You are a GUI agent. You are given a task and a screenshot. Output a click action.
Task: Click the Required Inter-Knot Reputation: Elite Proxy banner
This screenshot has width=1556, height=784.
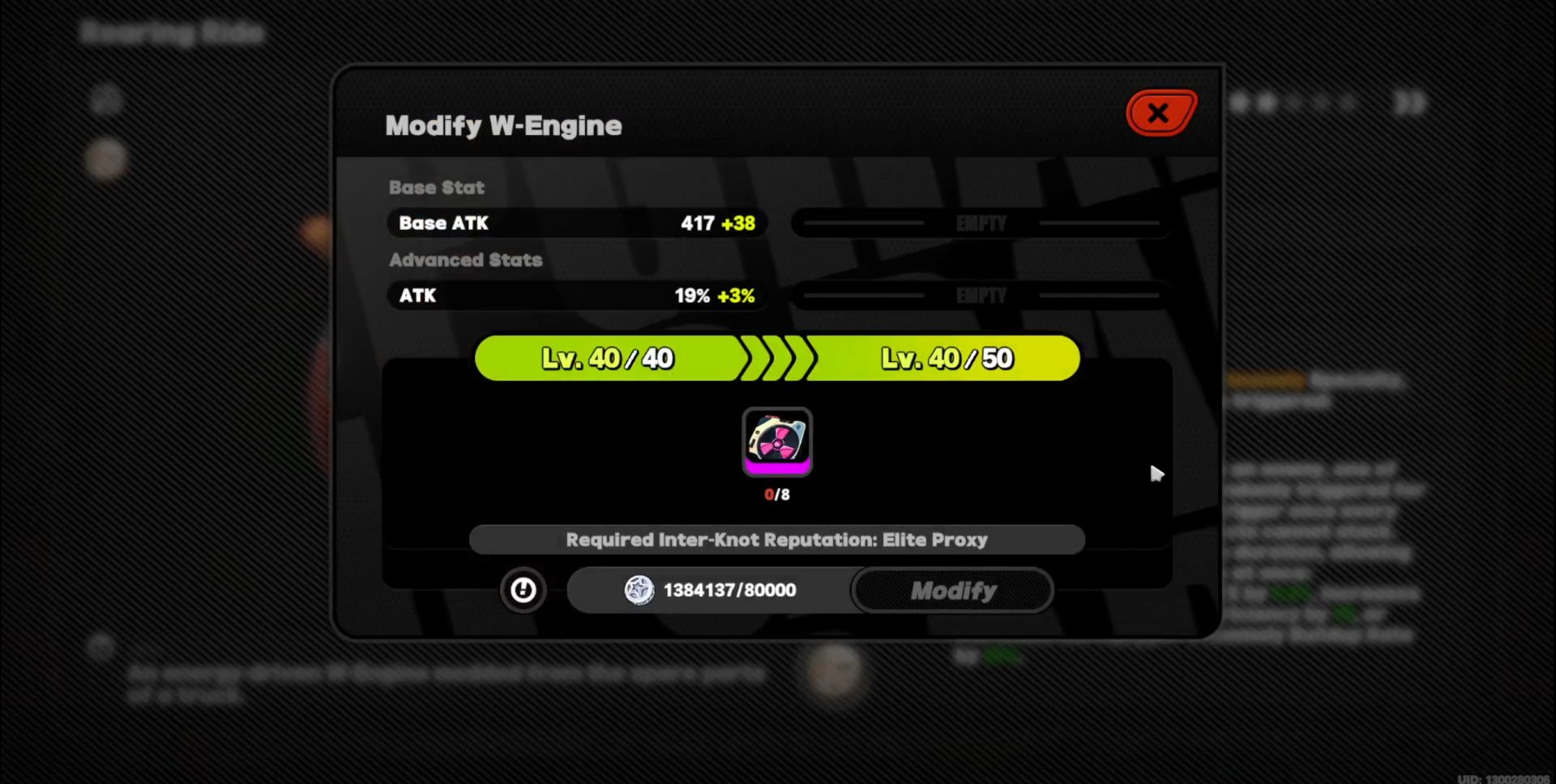pyautogui.click(x=777, y=539)
